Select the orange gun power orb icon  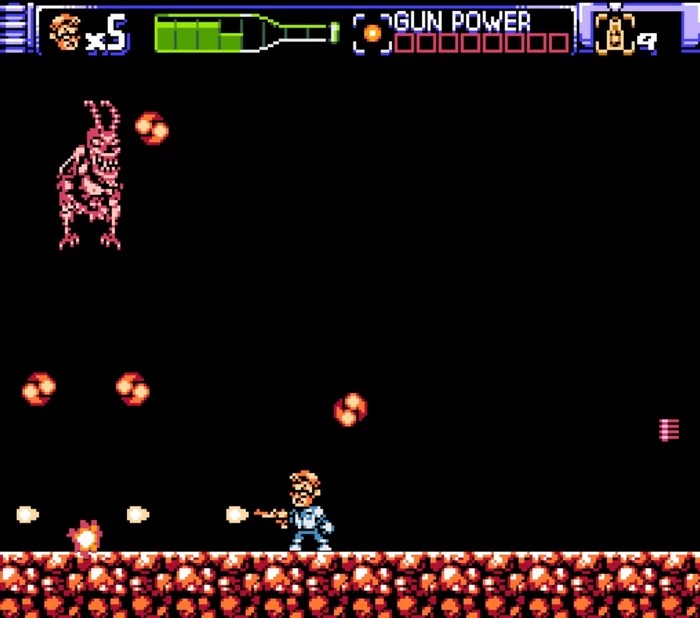coord(372,33)
